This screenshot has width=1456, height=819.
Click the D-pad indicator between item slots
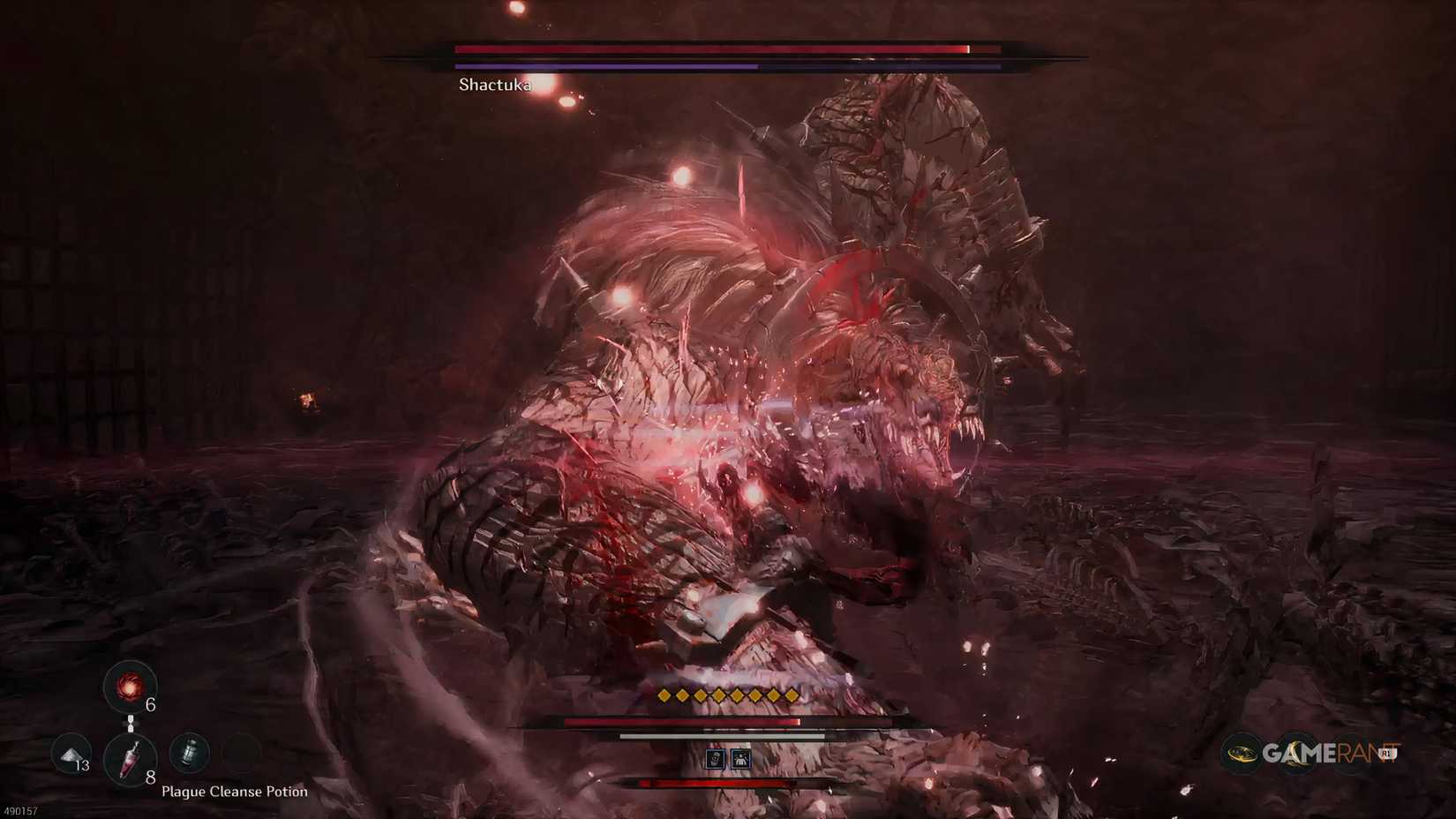[x=131, y=724]
